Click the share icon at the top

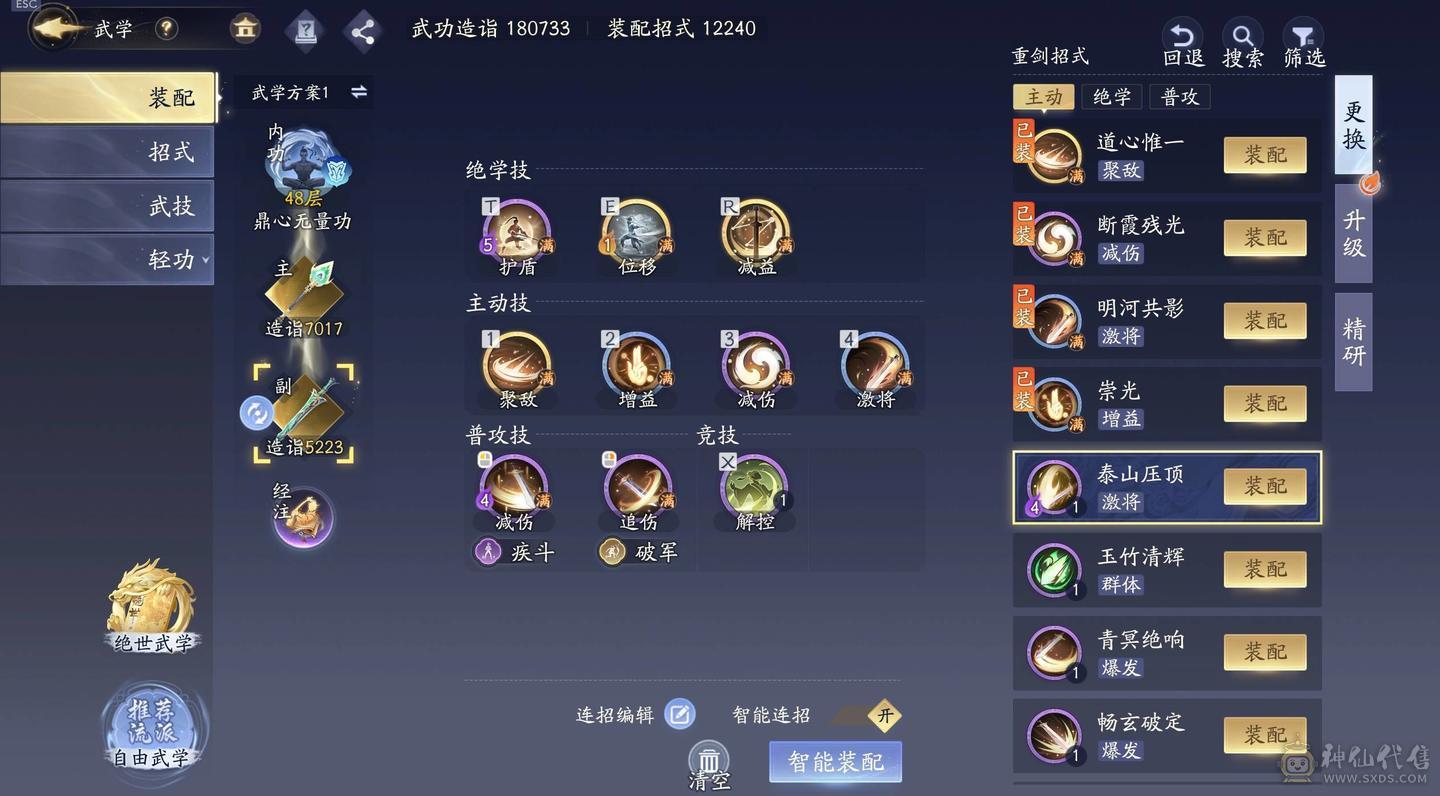click(362, 30)
